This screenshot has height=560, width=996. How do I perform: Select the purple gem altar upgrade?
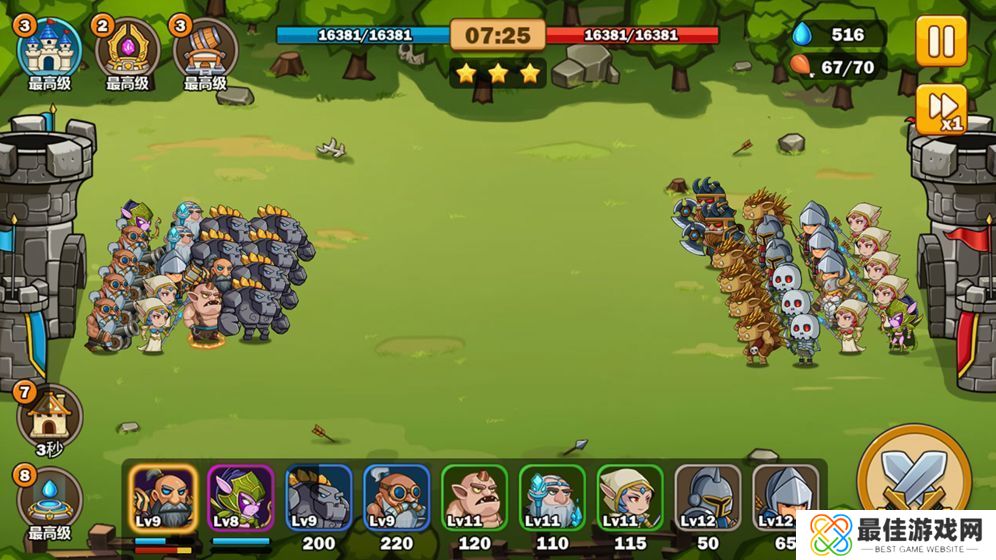(x=127, y=48)
